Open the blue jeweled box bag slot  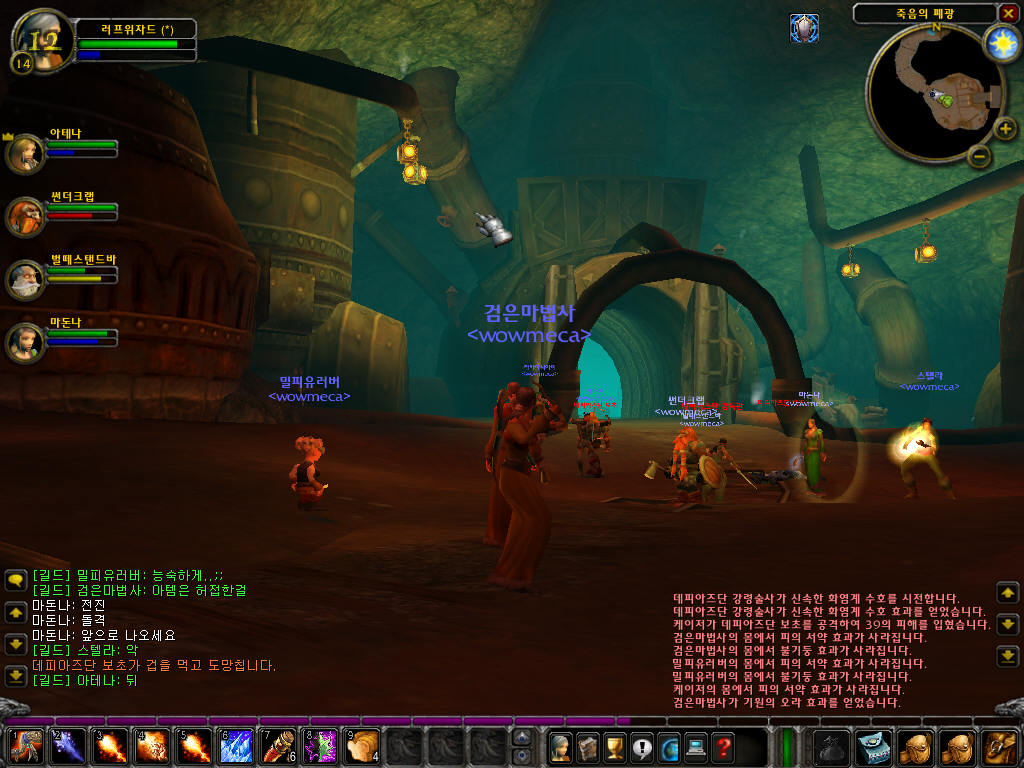point(874,746)
